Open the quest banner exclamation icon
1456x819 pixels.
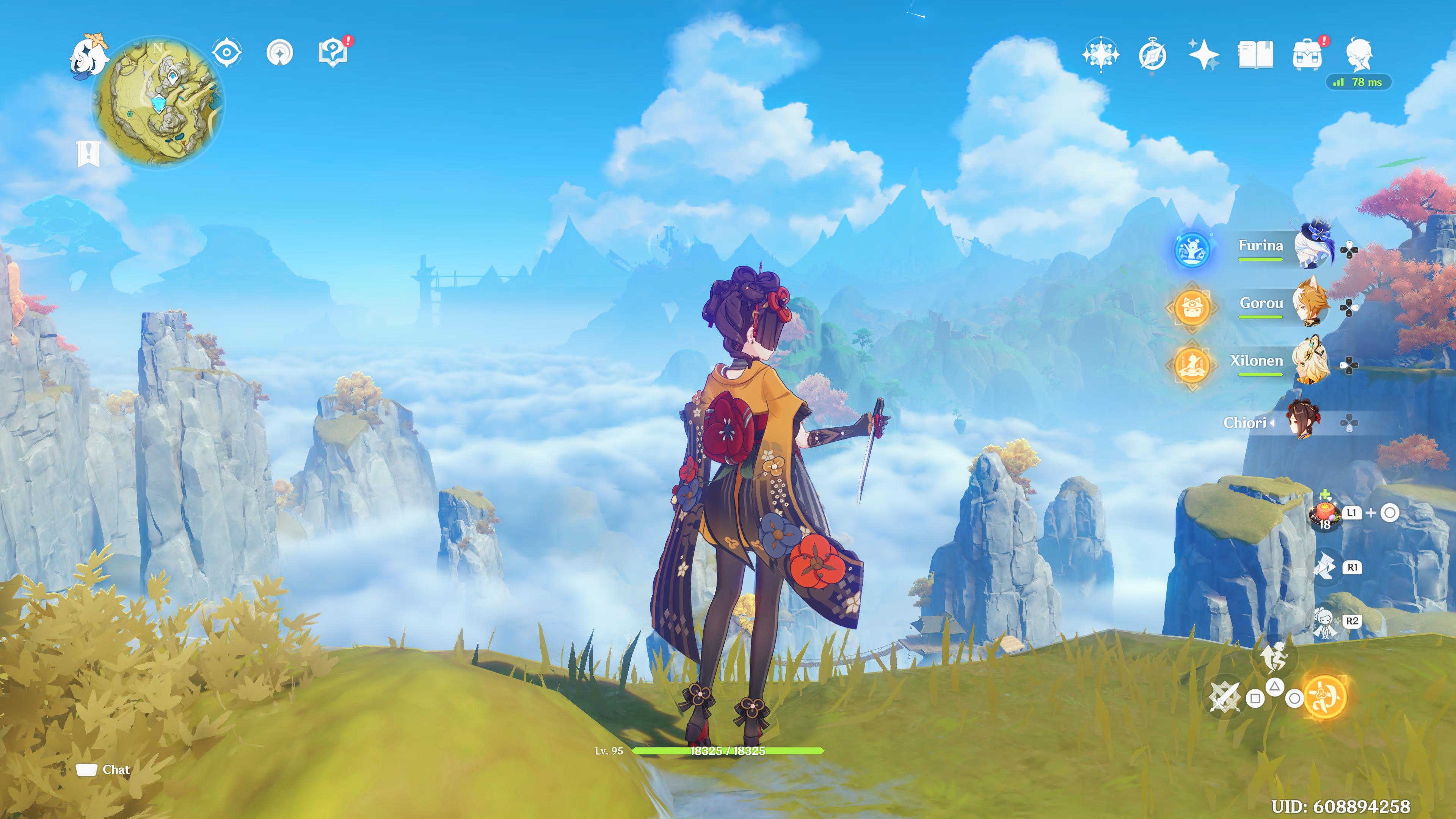pyautogui.click(x=89, y=154)
